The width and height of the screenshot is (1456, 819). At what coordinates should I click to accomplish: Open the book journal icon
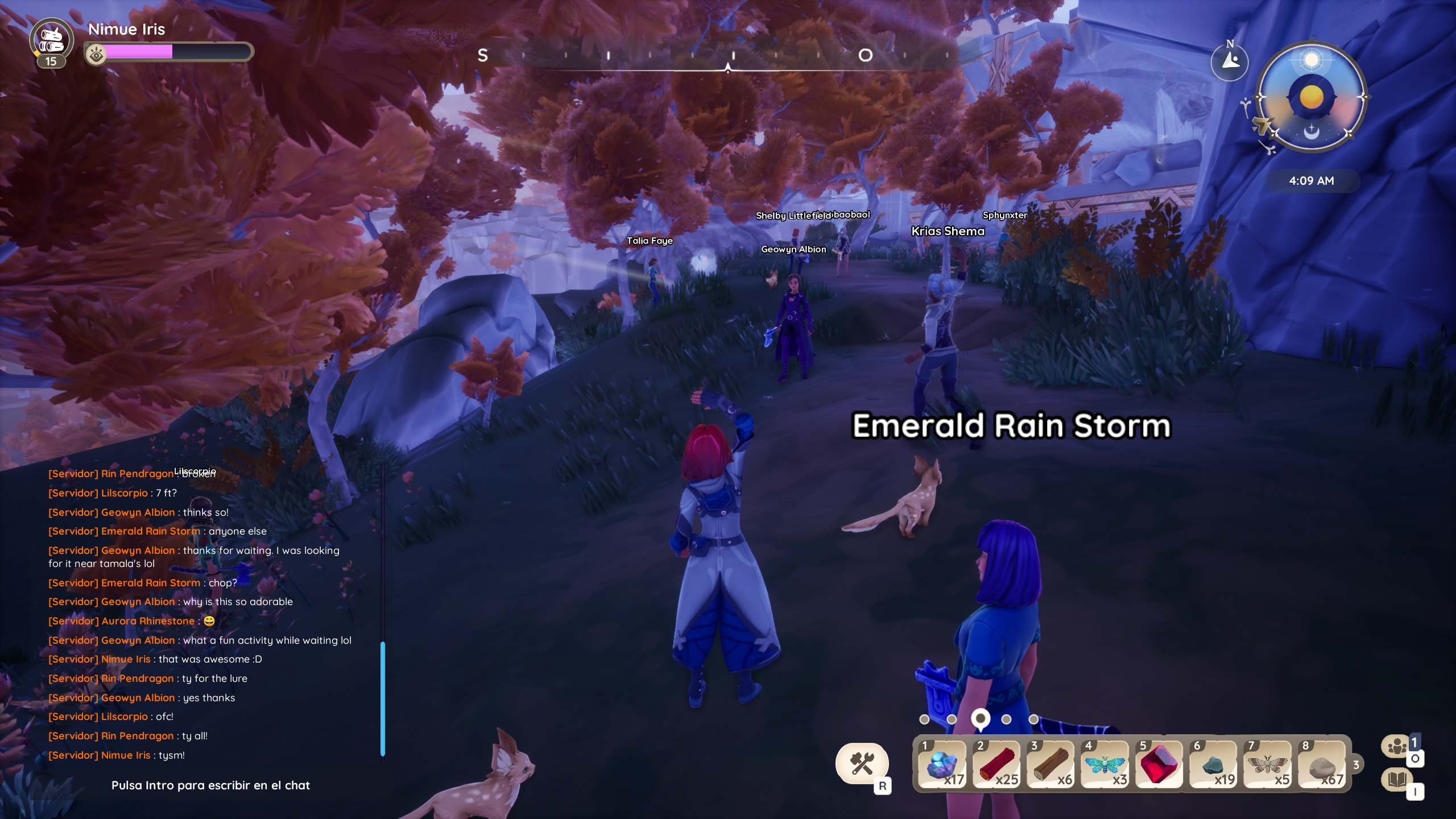pos(1397,779)
